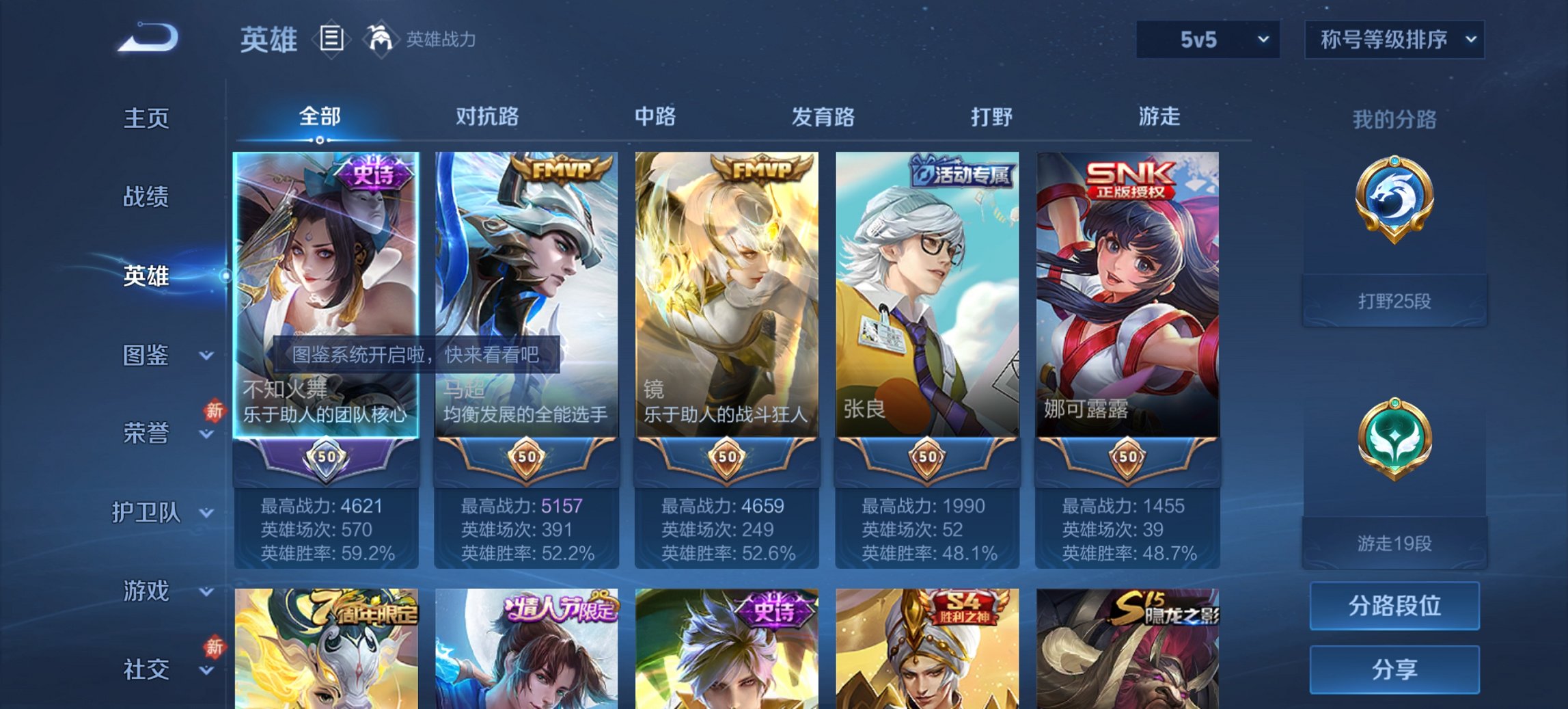Open the hero compendium icon beside 英雄 title
Image resolution: width=1568 pixels, height=709 pixels.
tap(332, 40)
